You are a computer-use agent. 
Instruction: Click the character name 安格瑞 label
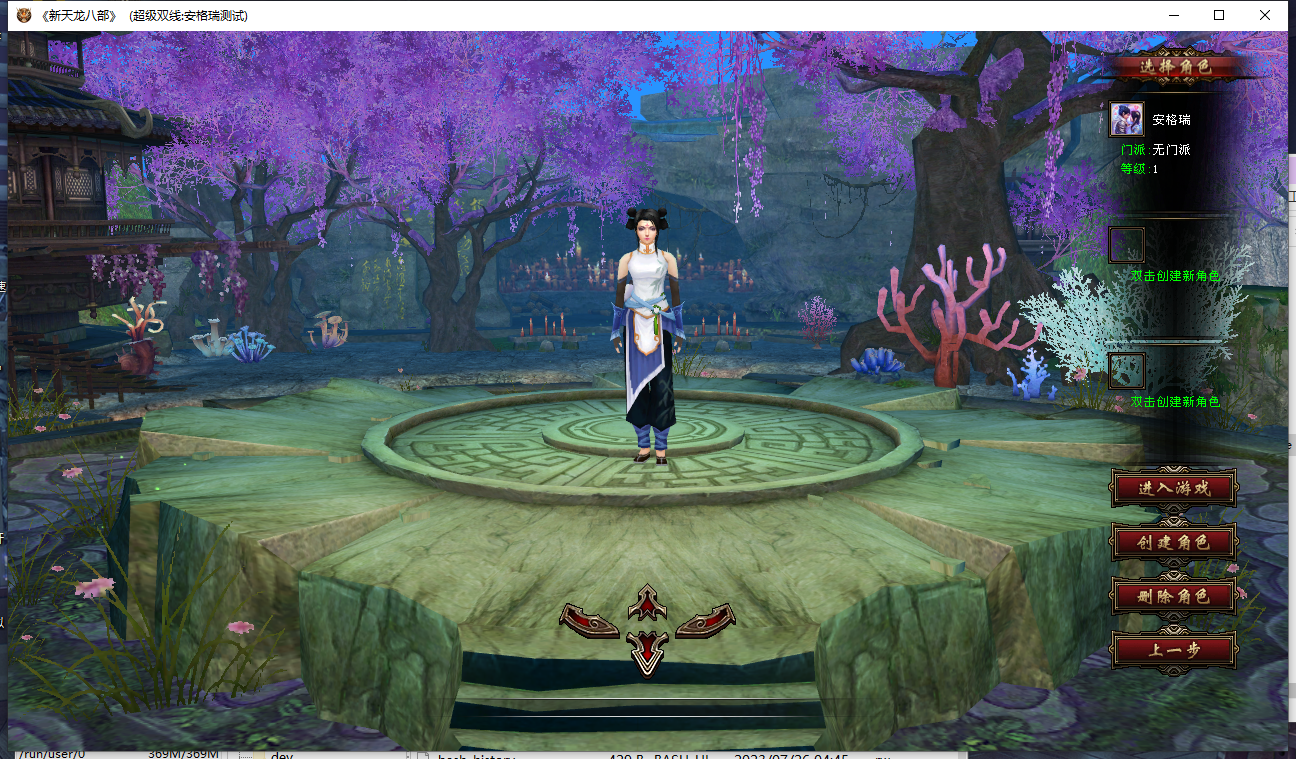pyautogui.click(x=1170, y=118)
